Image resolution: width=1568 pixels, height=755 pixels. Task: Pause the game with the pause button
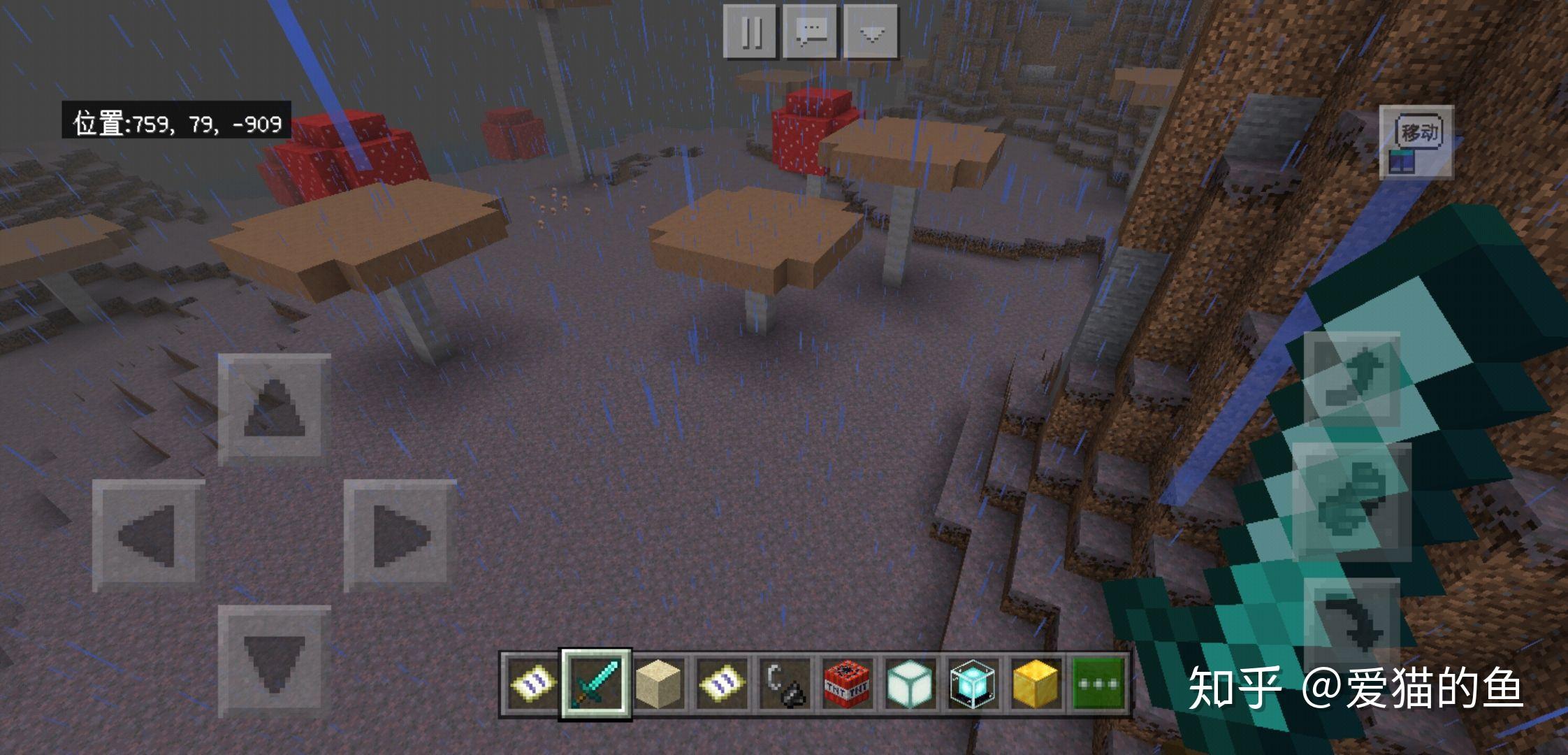click(750, 31)
